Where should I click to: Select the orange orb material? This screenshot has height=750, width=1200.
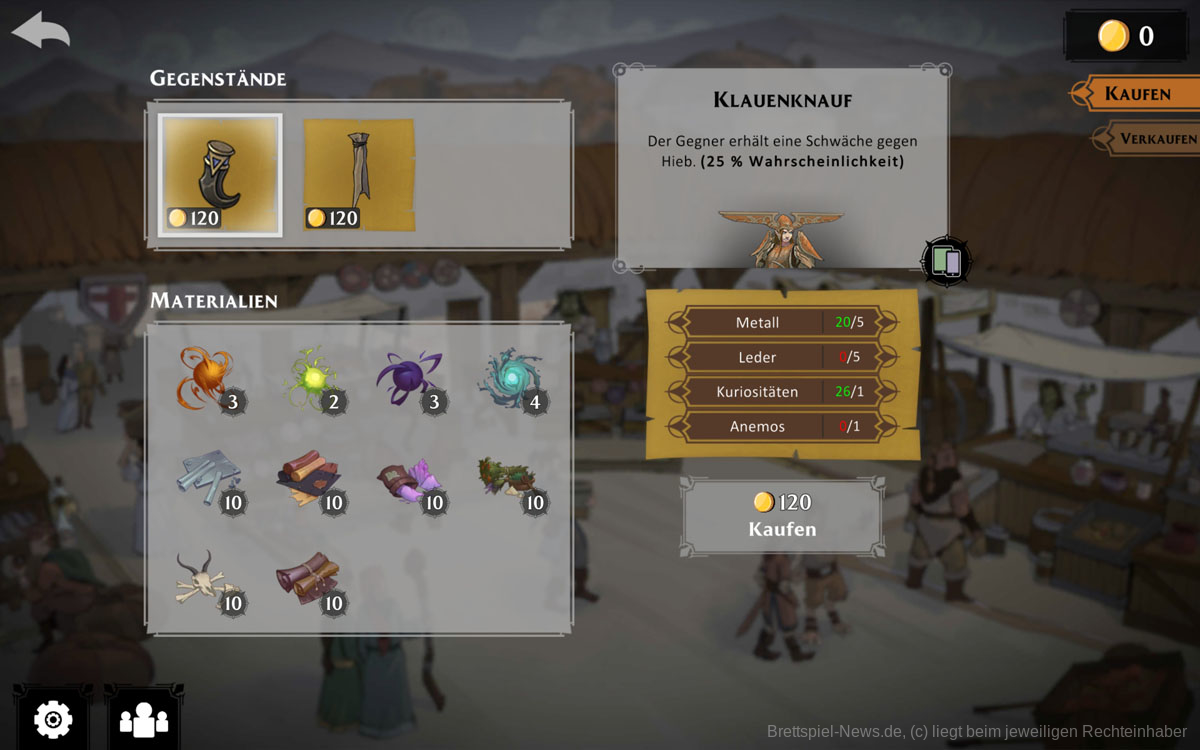click(x=207, y=378)
